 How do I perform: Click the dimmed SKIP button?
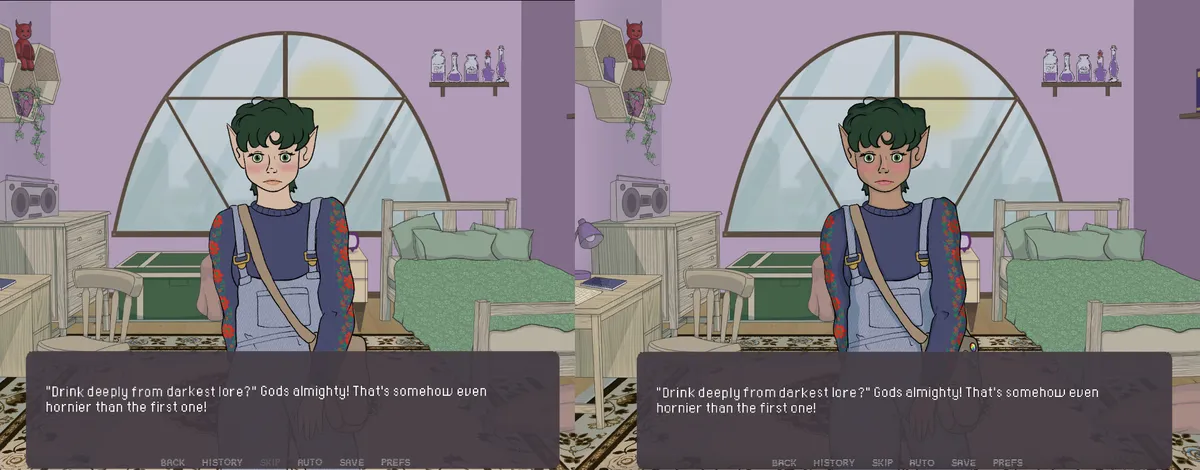click(270, 462)
